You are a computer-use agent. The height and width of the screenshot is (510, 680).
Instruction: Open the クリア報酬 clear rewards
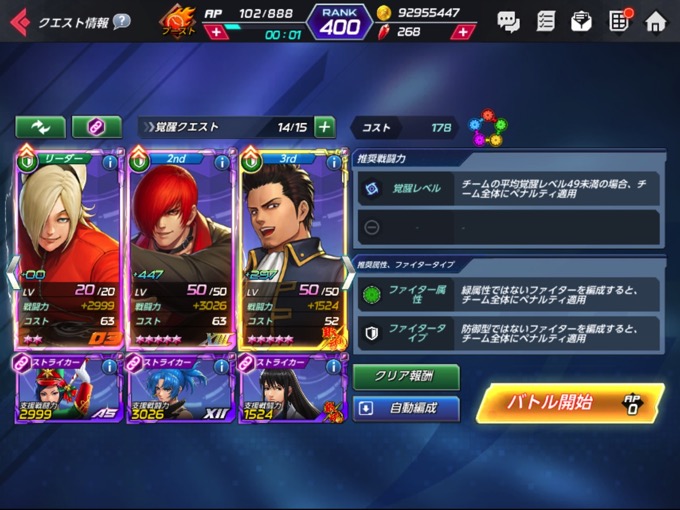click(x=406, y=377)
